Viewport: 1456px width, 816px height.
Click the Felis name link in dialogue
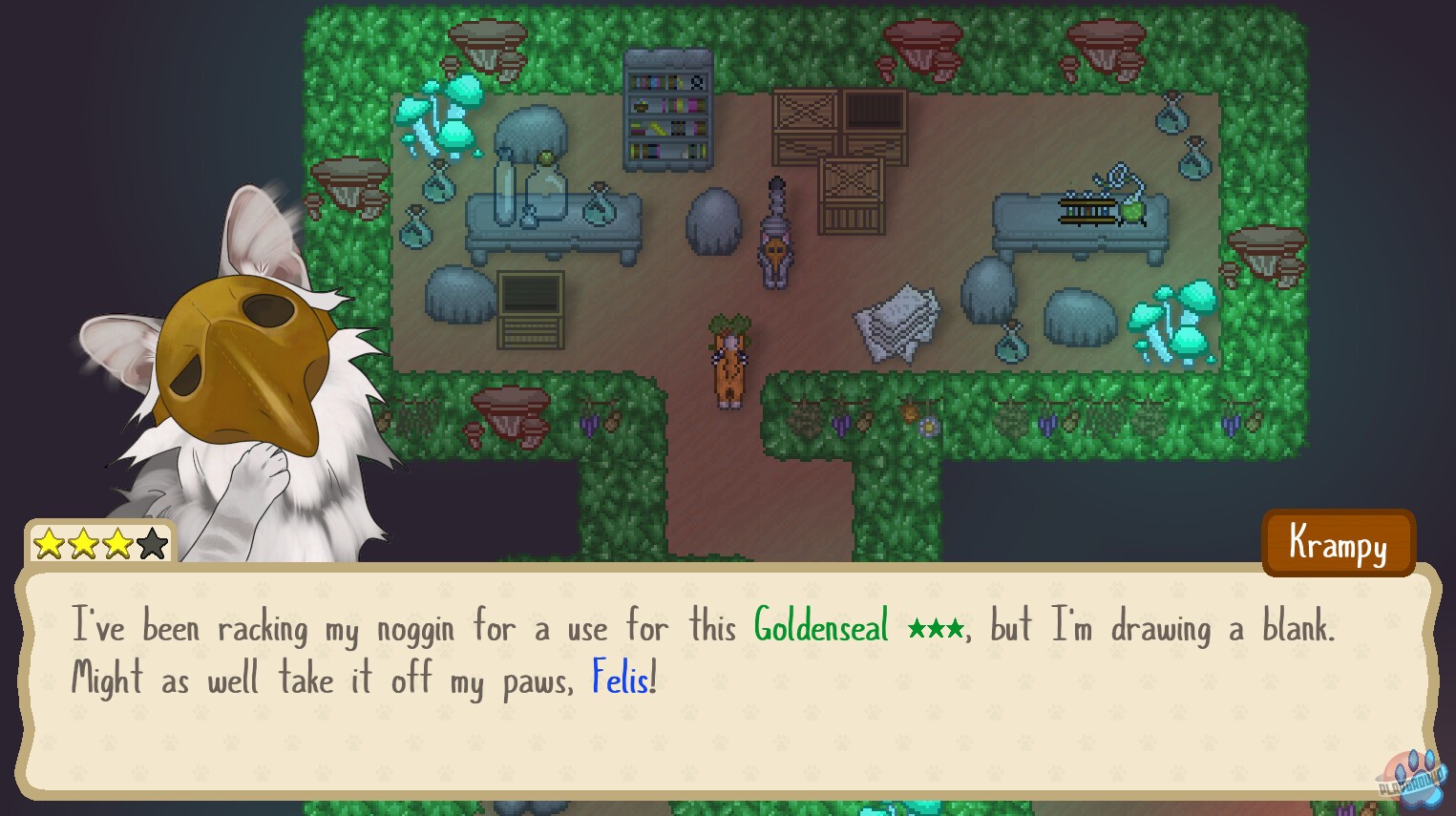(619, 679)
